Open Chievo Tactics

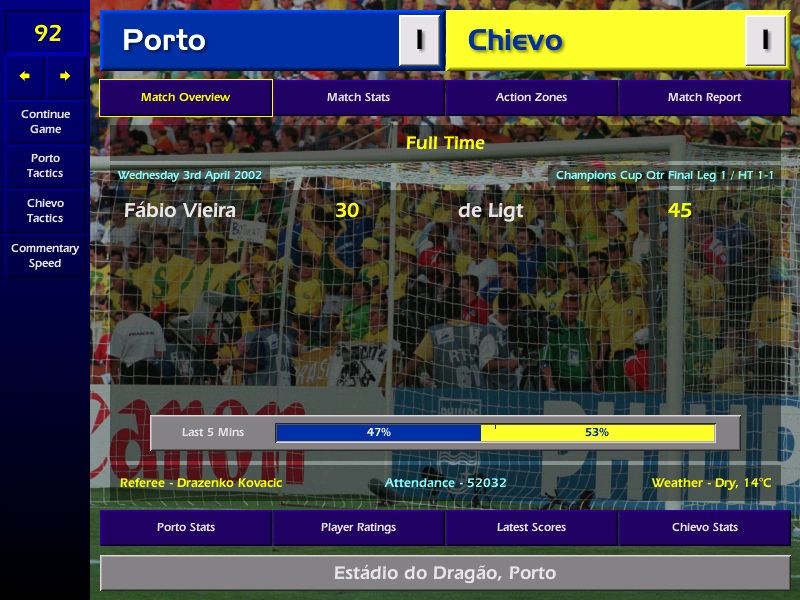45,210
